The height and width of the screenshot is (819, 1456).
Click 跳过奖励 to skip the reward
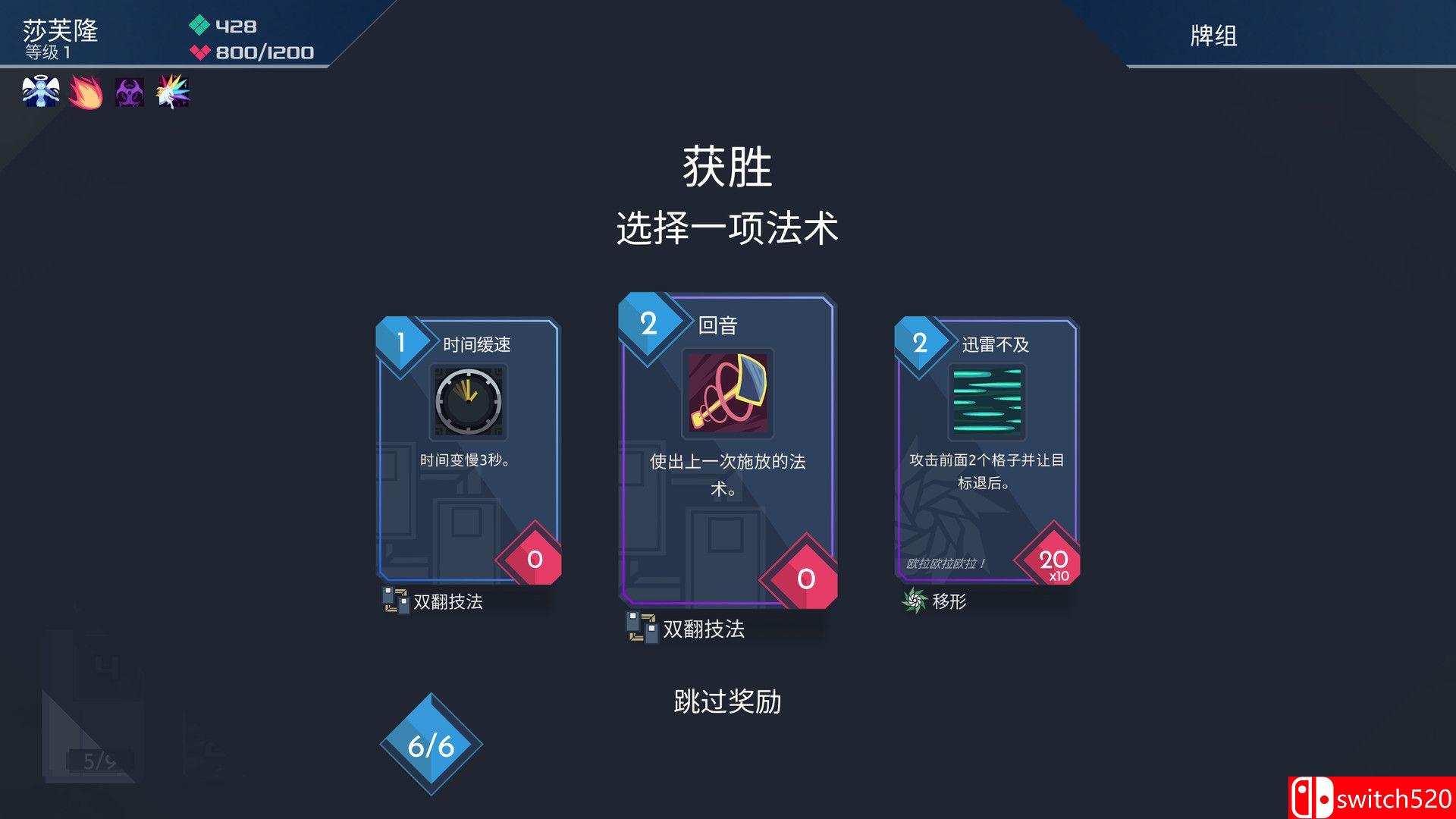coord(727,702)
